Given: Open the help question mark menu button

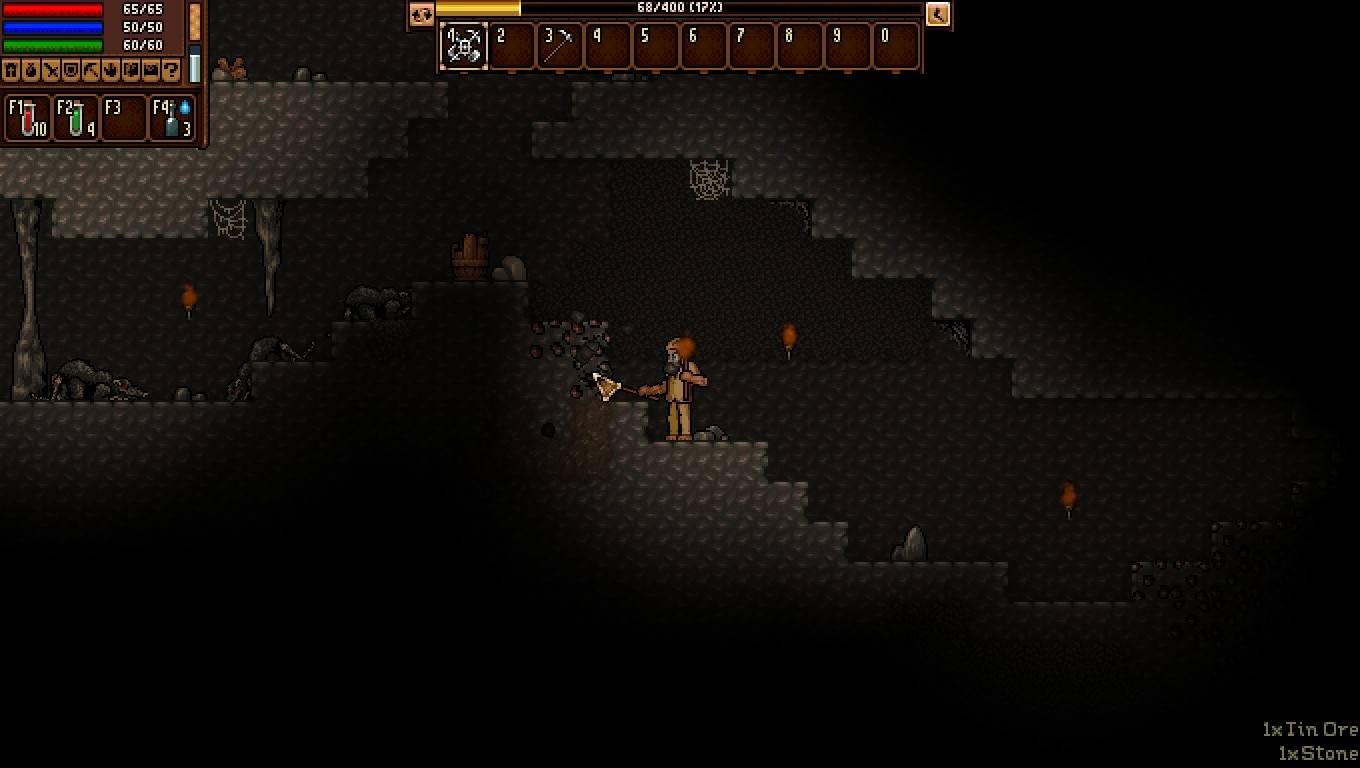Looking at the screenshot, I should [x=171, y=70].
